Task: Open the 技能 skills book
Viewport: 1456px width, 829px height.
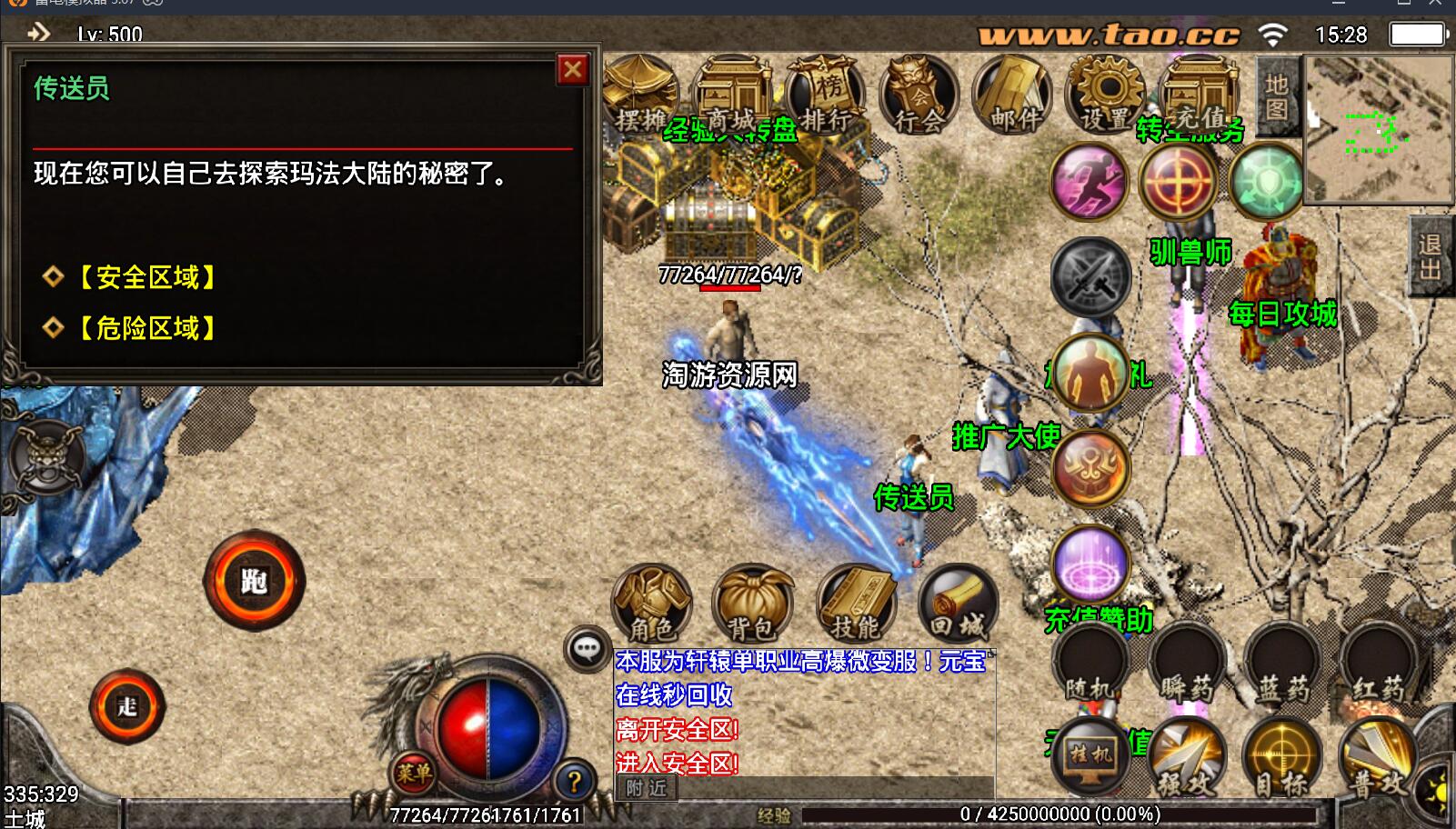Action: [856, 604]
